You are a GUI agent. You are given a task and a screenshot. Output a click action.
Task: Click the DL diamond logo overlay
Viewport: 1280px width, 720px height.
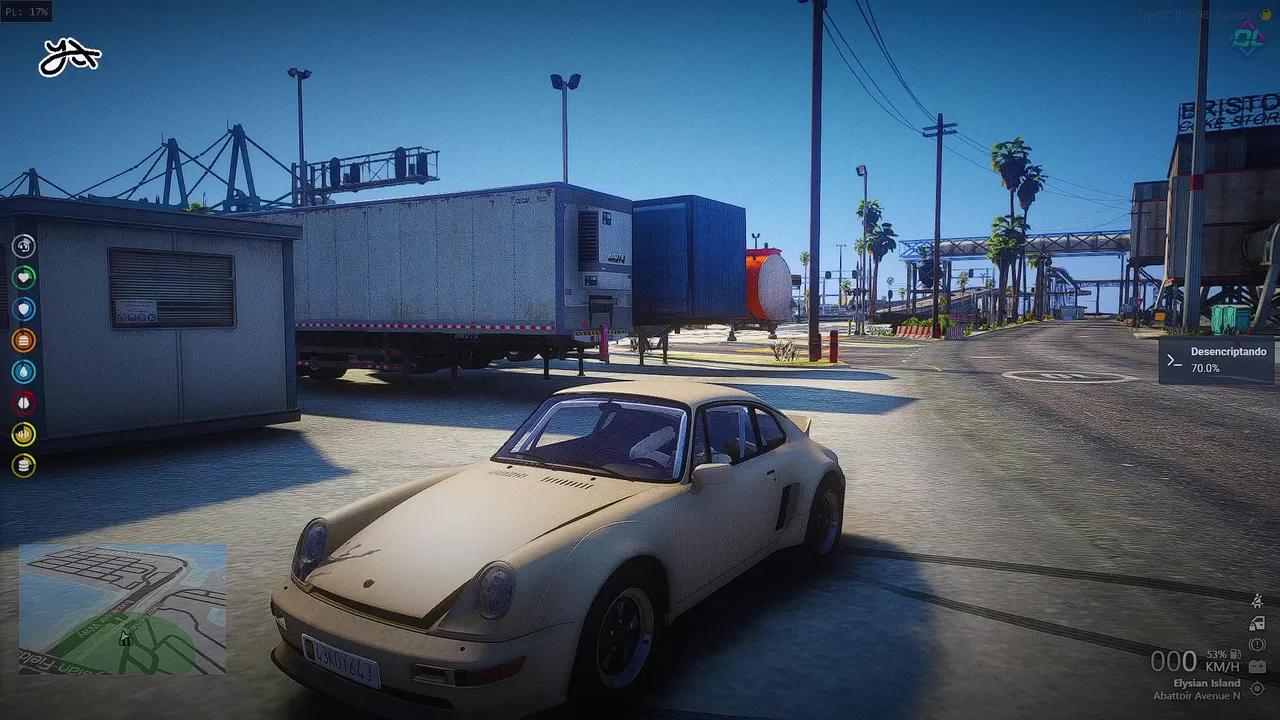[1247, 40]
